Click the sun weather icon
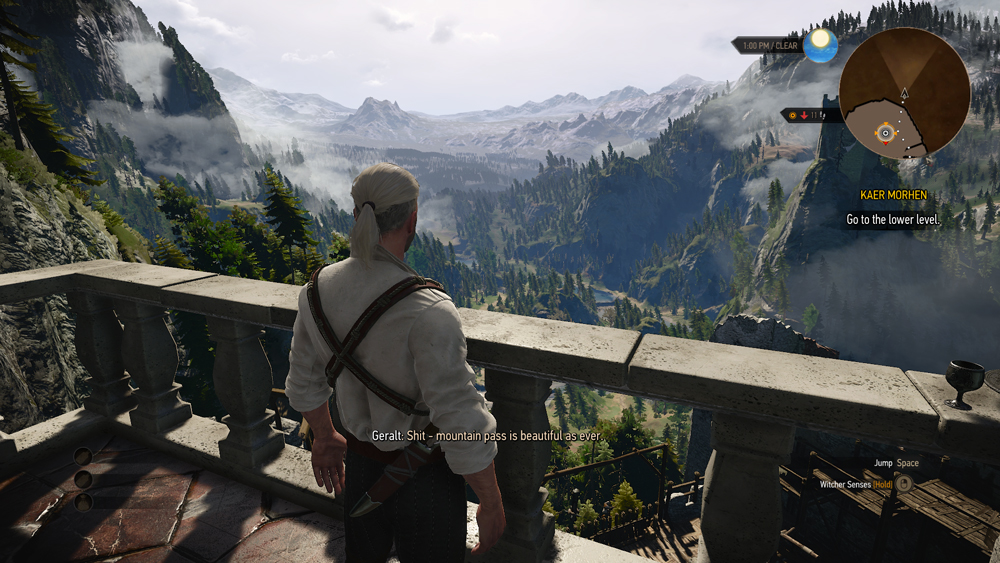Screen dimensions: 1000x563 [820, 44]
